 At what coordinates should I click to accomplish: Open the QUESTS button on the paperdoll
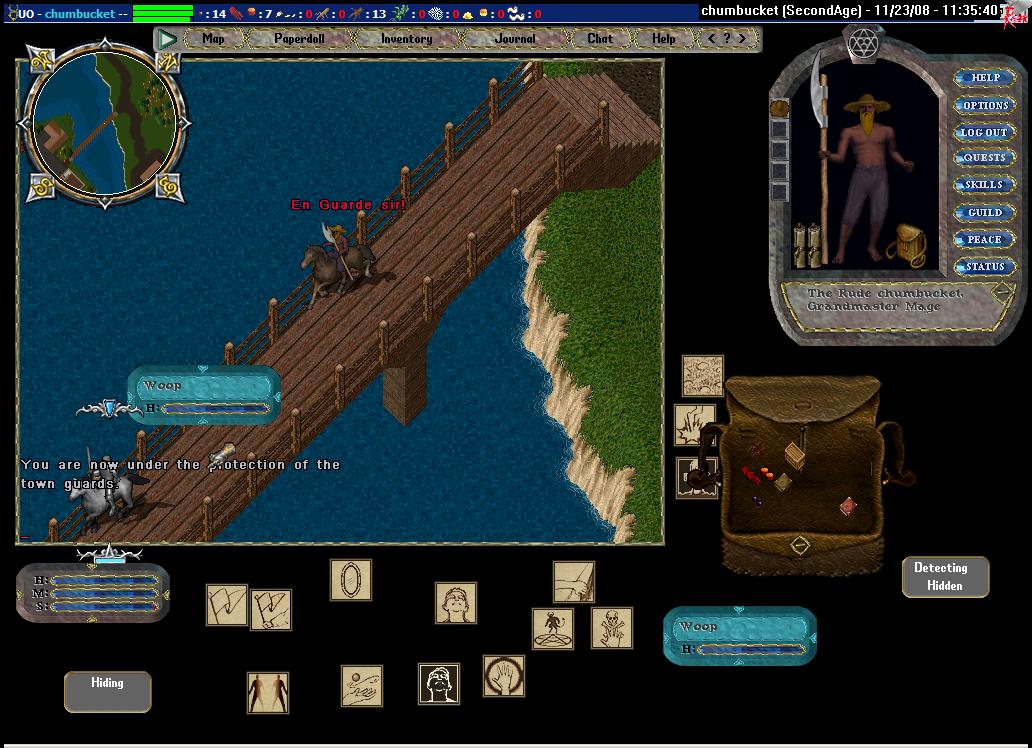tap(985, 159)
